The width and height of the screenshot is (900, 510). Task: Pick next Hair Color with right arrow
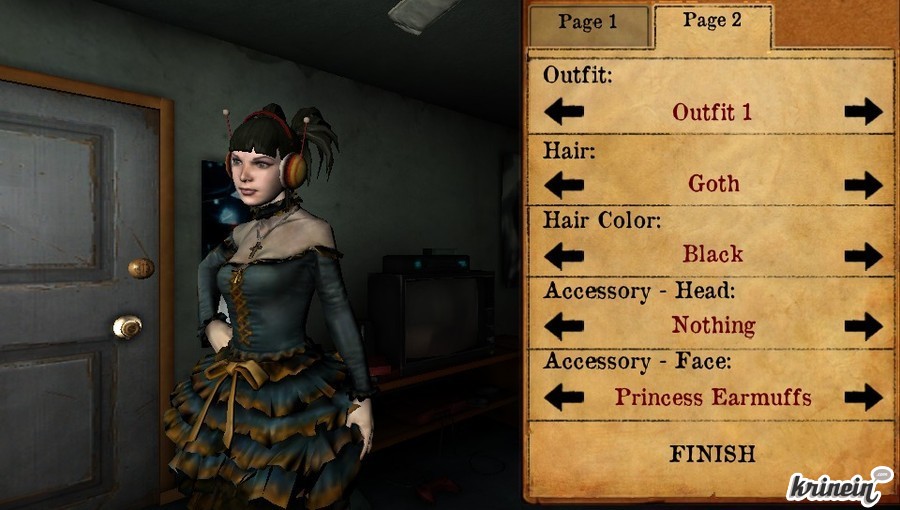click(863, 255)
